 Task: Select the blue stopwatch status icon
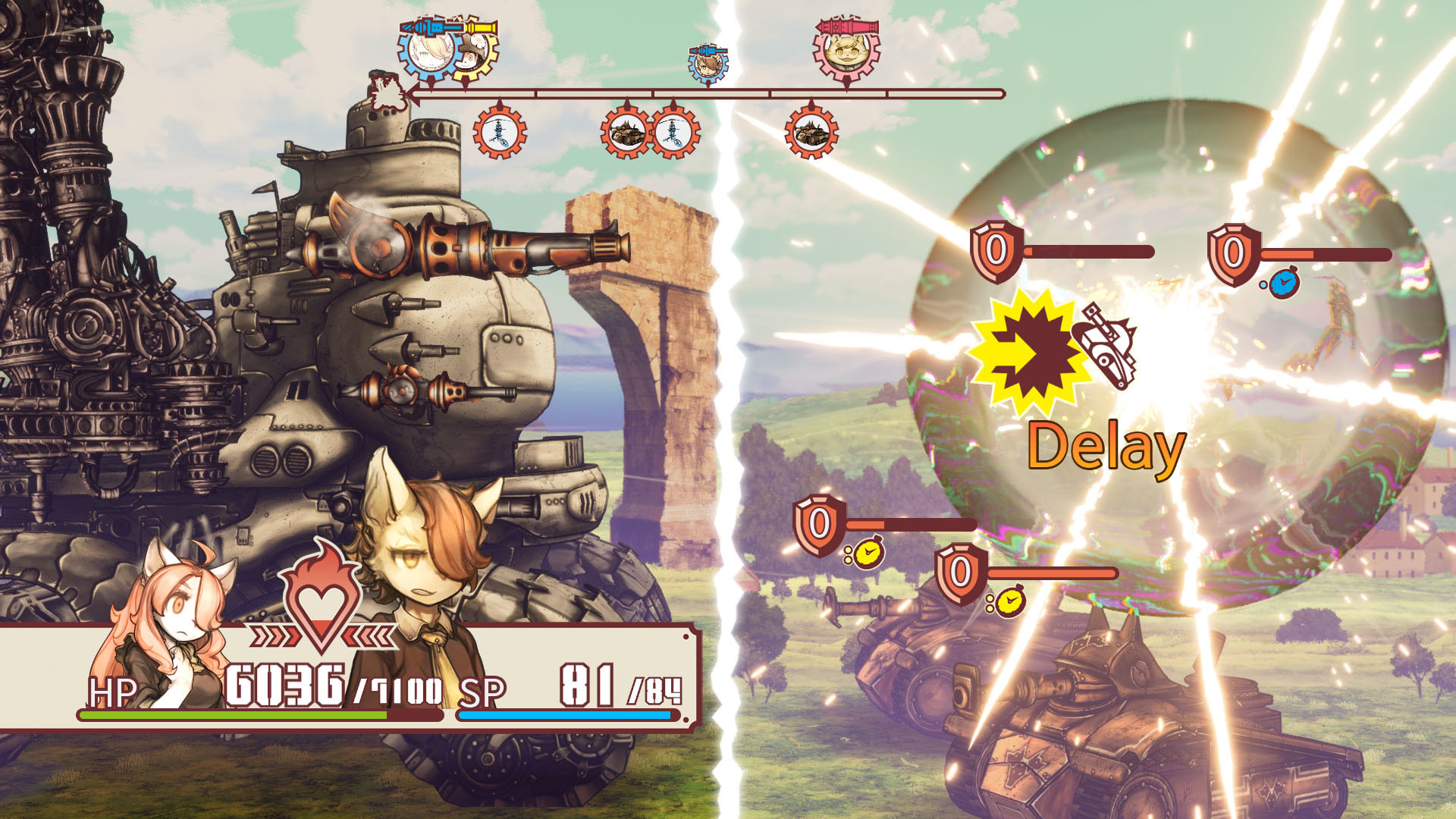[x=1283, y=284]
